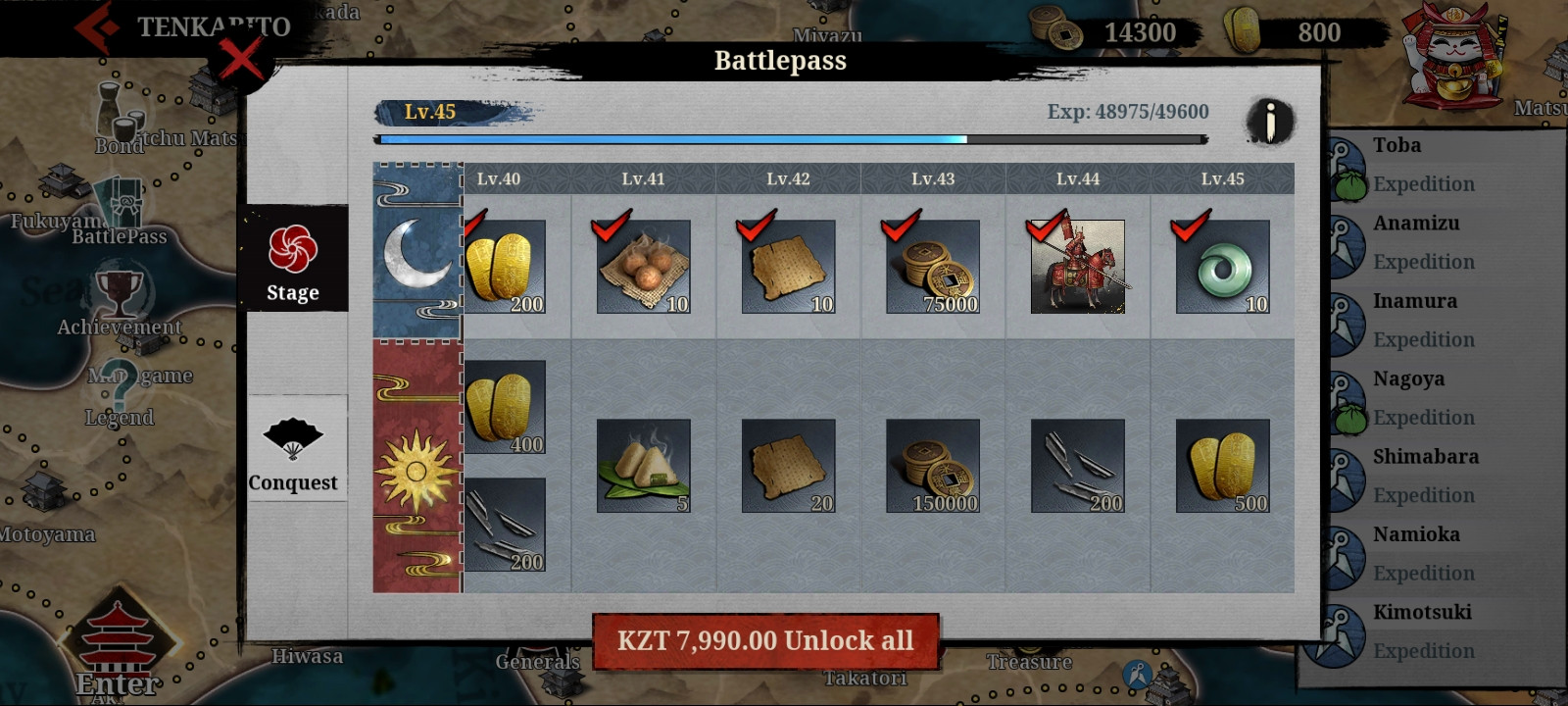Pick the premium rice balls reward

643,466
